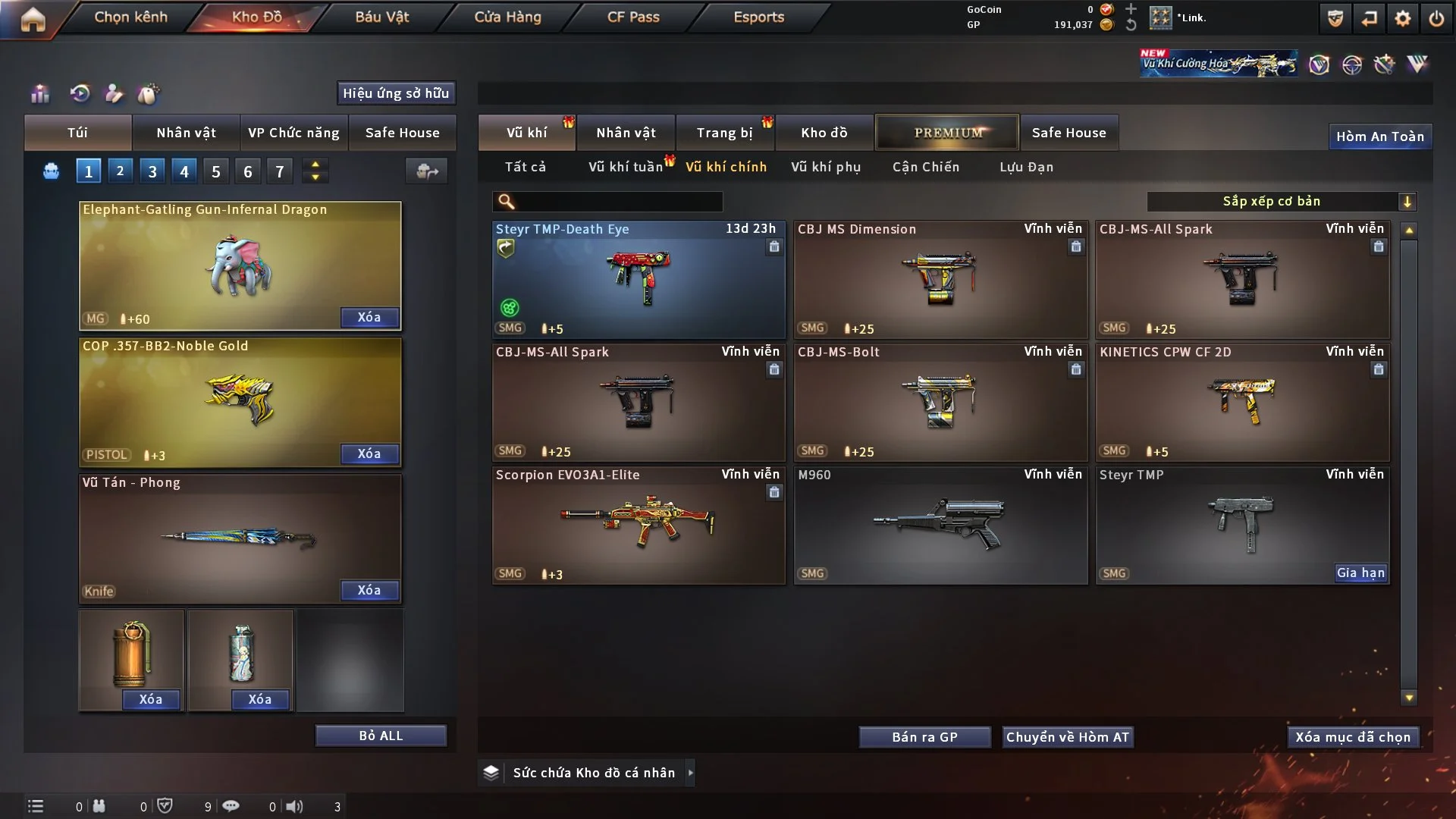The image size is (1456, 819).
Task: Go to the CF Pass menu
Action: (x=632, y=17)
